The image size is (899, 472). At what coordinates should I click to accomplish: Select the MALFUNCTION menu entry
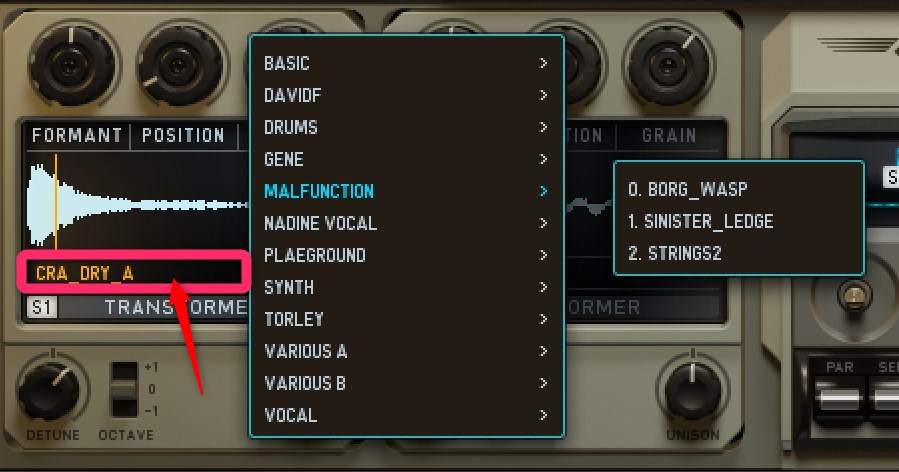point(319,191)
